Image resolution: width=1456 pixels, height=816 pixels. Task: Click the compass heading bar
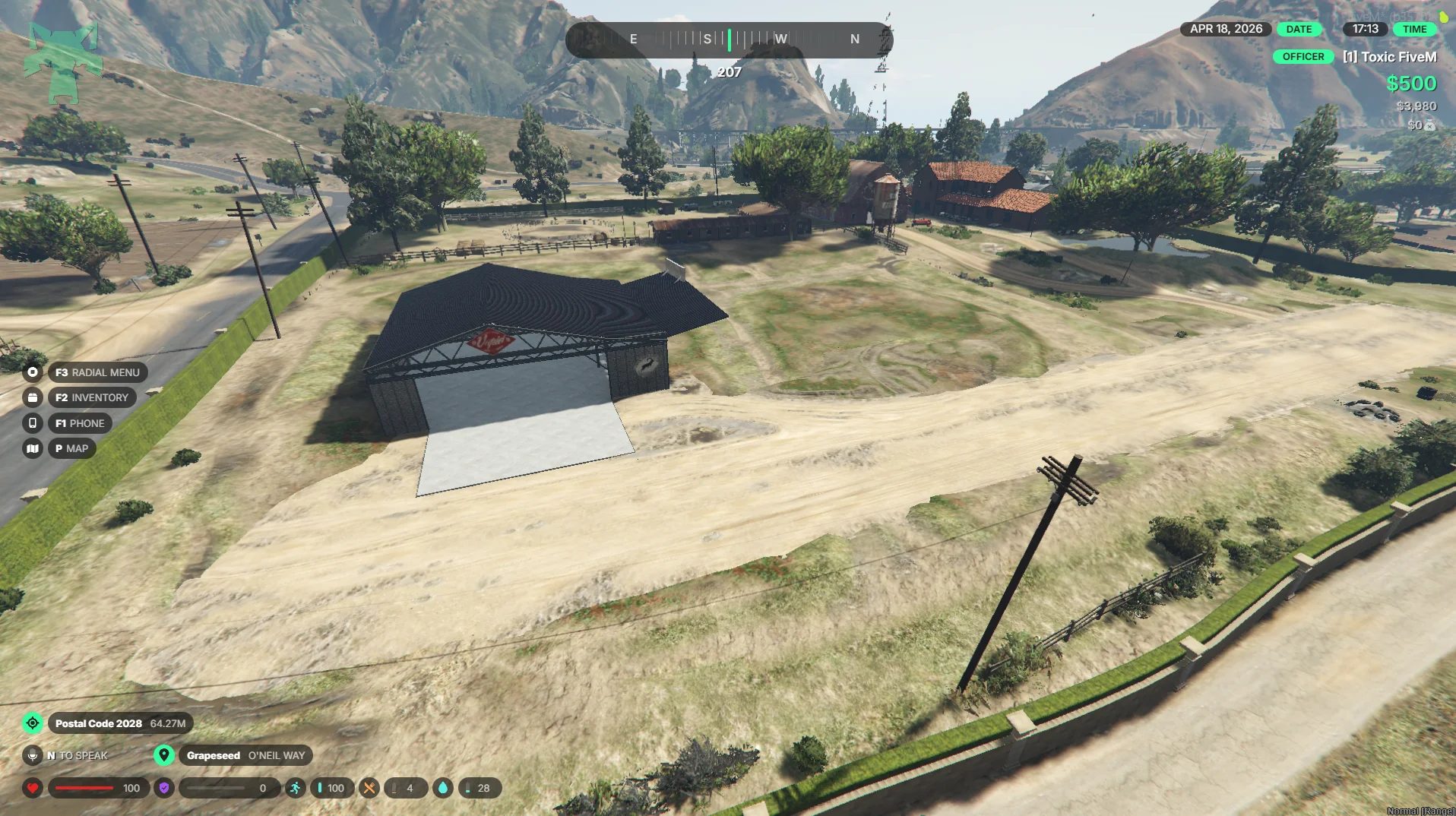click(x=729, y=40)
